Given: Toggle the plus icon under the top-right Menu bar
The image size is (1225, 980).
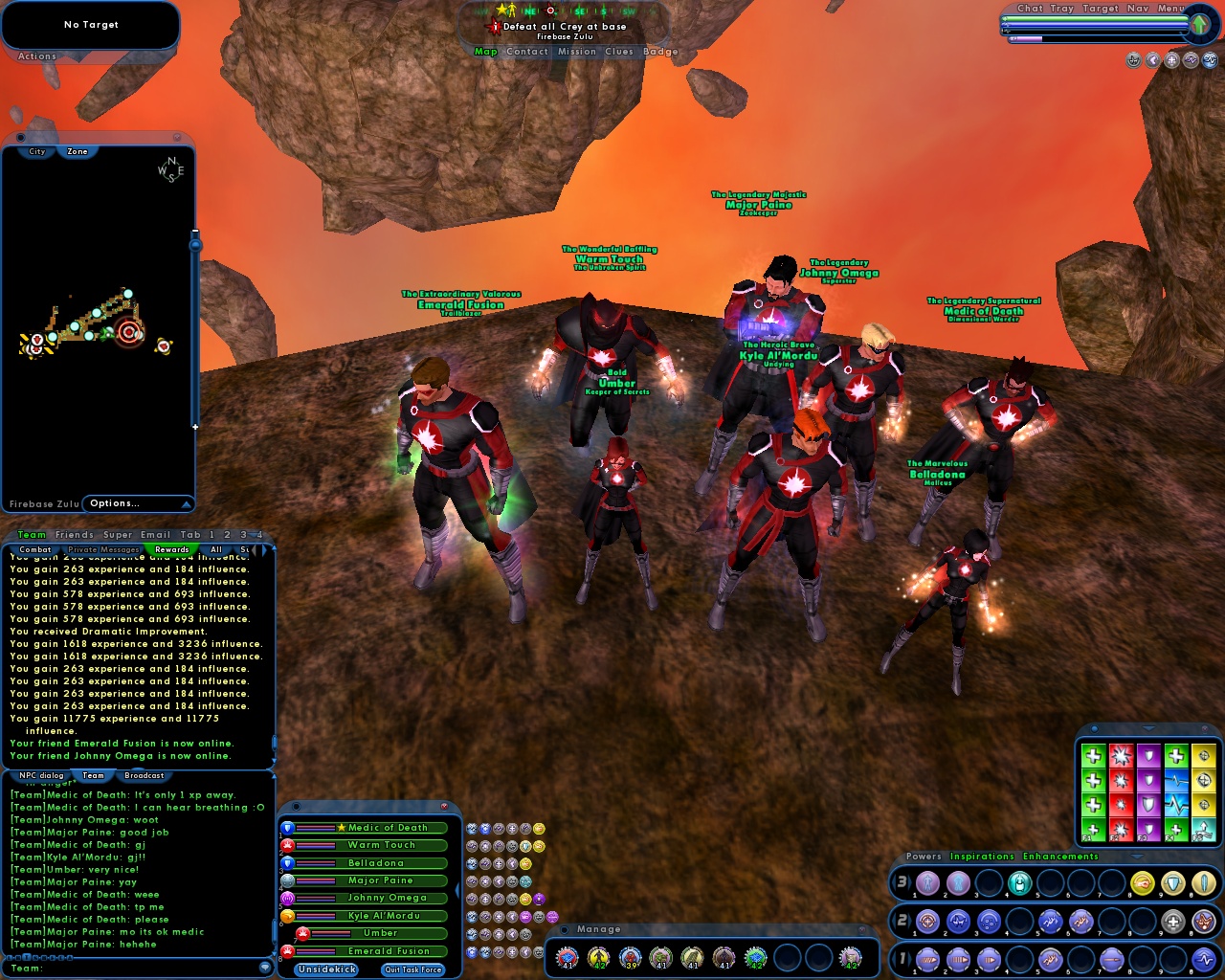Looking at the screenshot, I should 1171,60.
